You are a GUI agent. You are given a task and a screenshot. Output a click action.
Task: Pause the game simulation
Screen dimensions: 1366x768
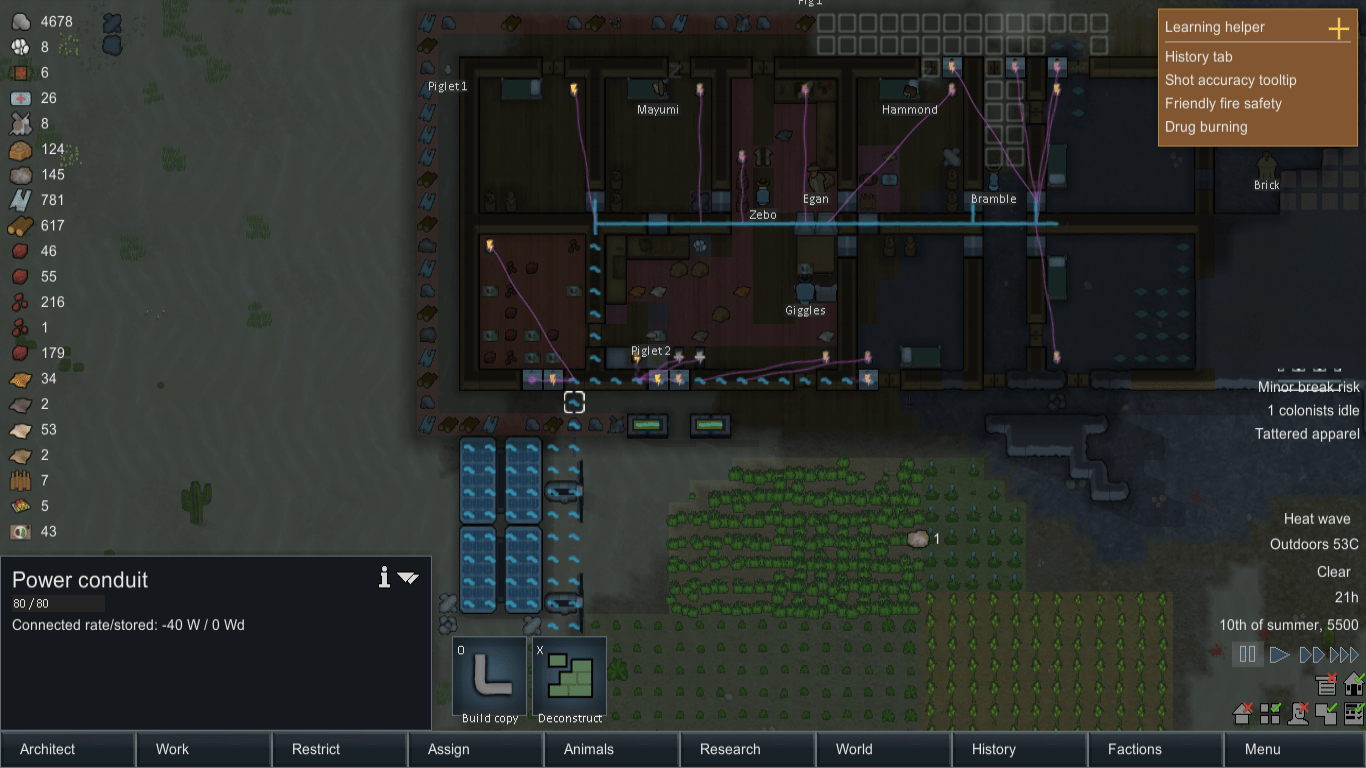[x=1247, y=654]
